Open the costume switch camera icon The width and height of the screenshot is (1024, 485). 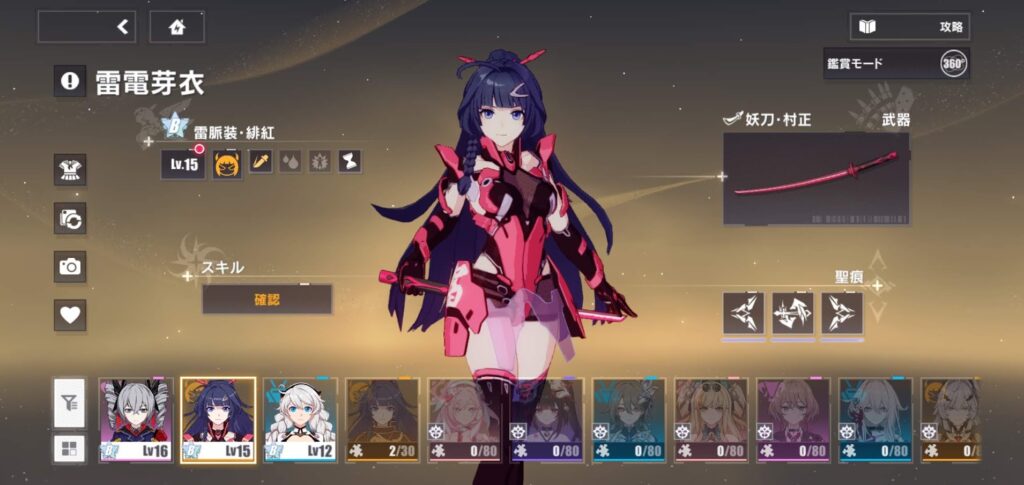[70, 218]
